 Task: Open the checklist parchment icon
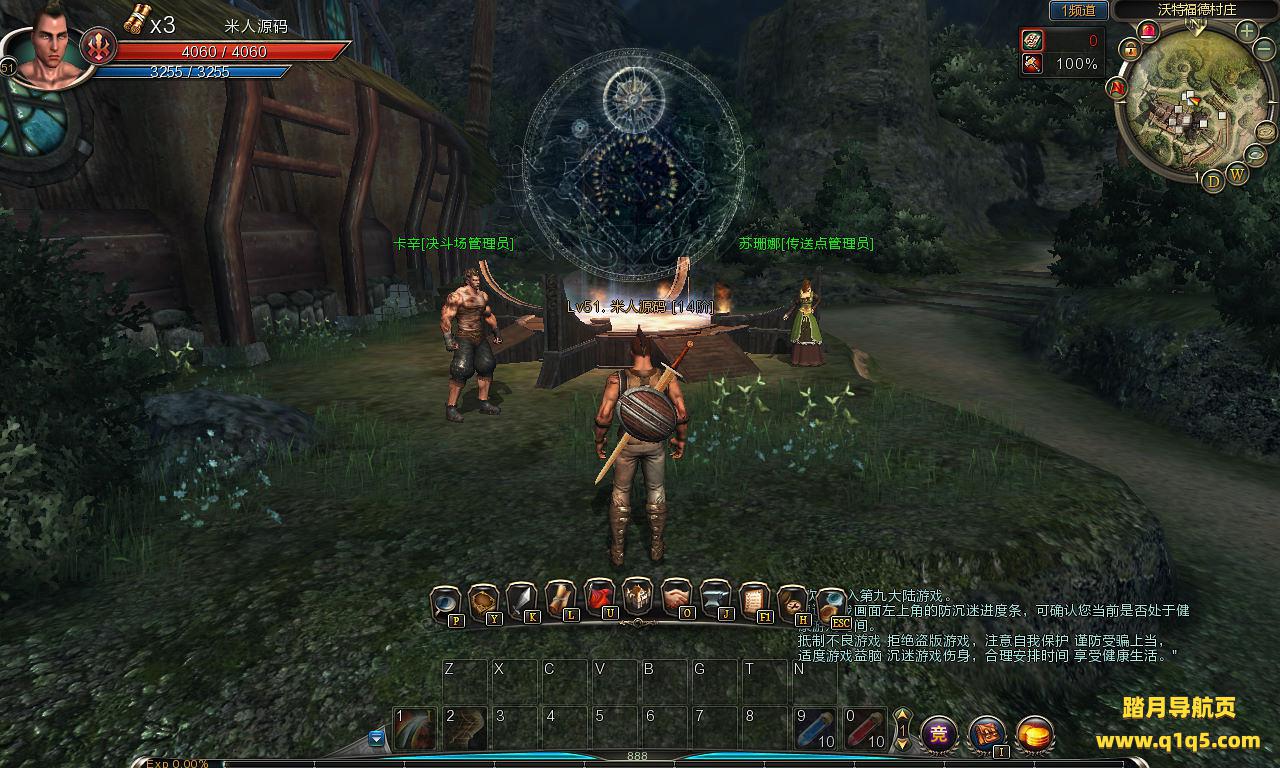pyautogui.click(x=754, y=600)
